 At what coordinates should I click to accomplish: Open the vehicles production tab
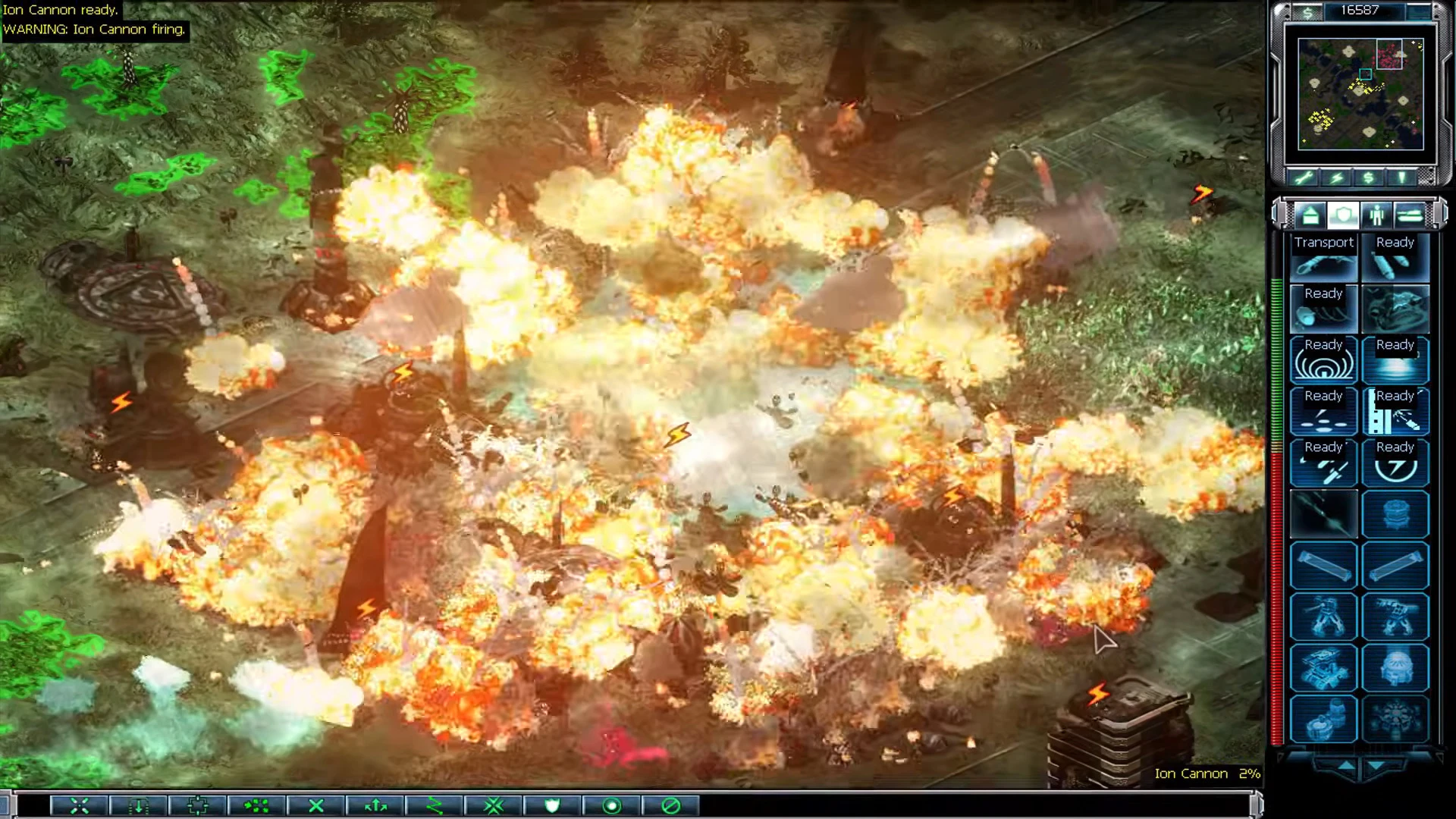pos(1409,215)
